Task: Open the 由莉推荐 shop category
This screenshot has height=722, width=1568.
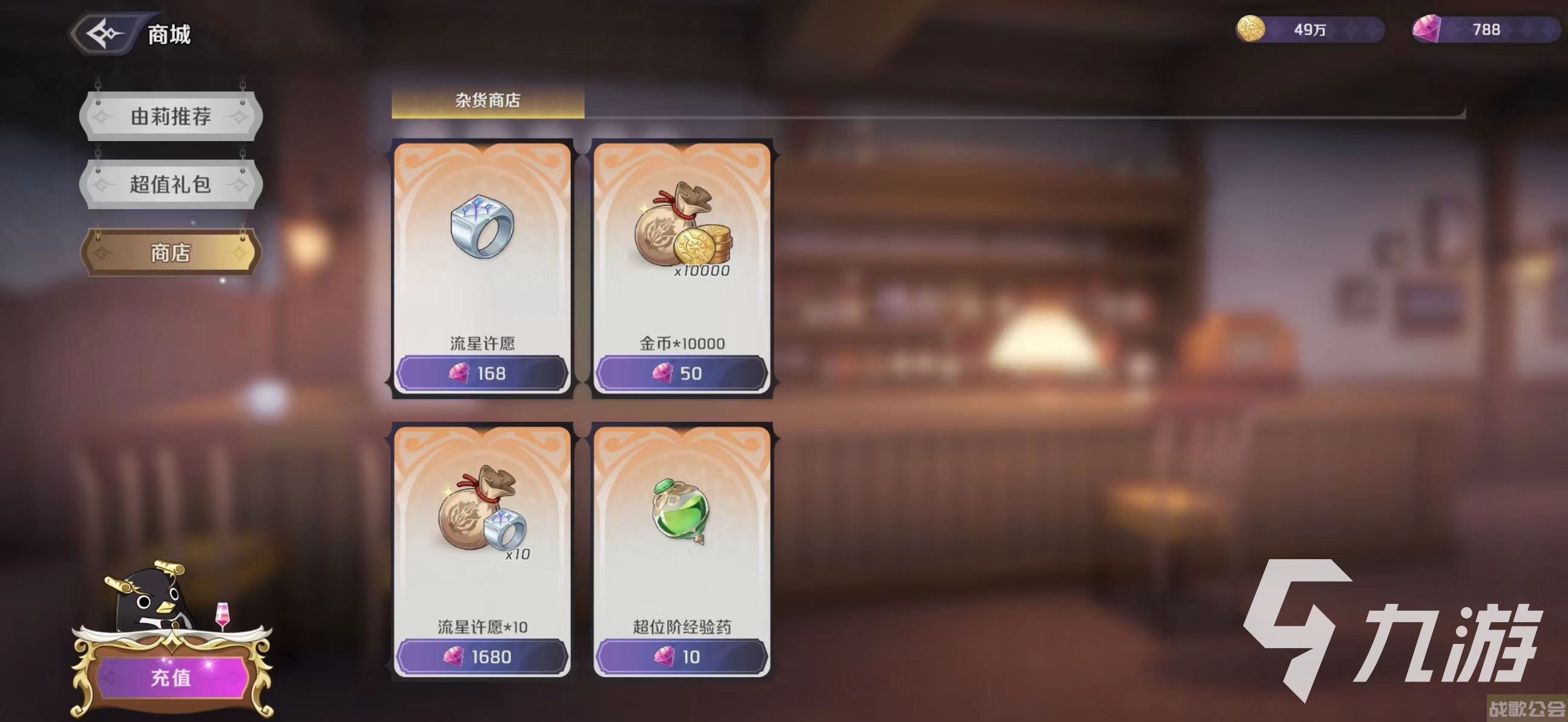Action: coord(171,116)
